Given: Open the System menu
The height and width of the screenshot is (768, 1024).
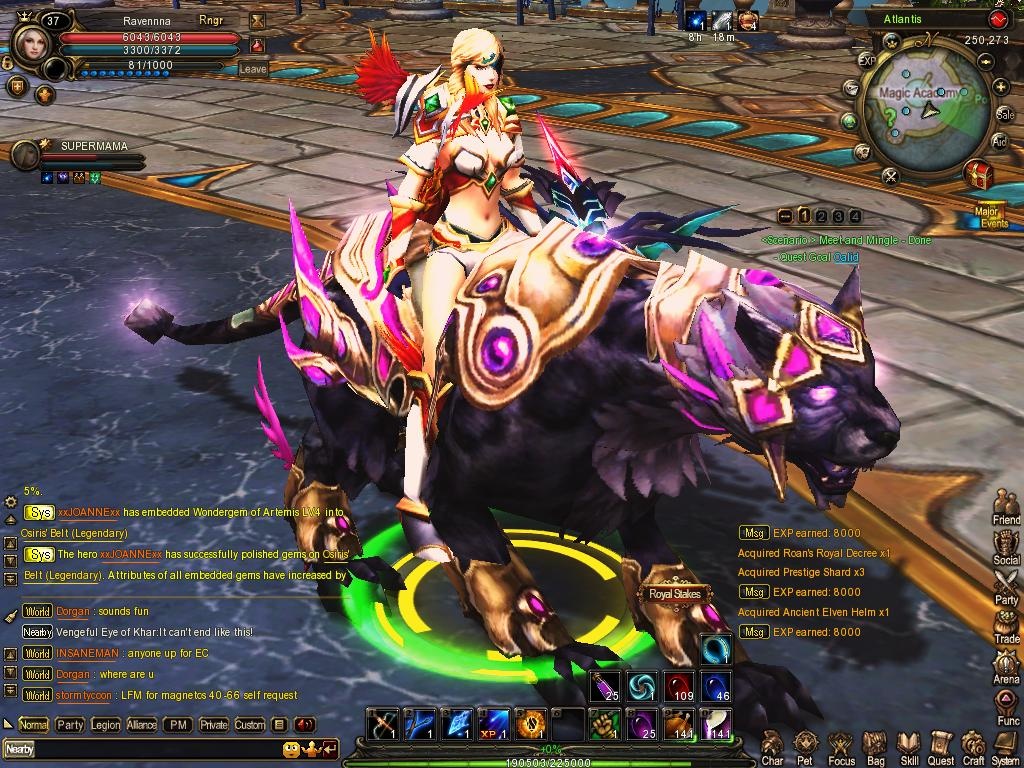Looking at the screenshot, I should pos(1006,745).
